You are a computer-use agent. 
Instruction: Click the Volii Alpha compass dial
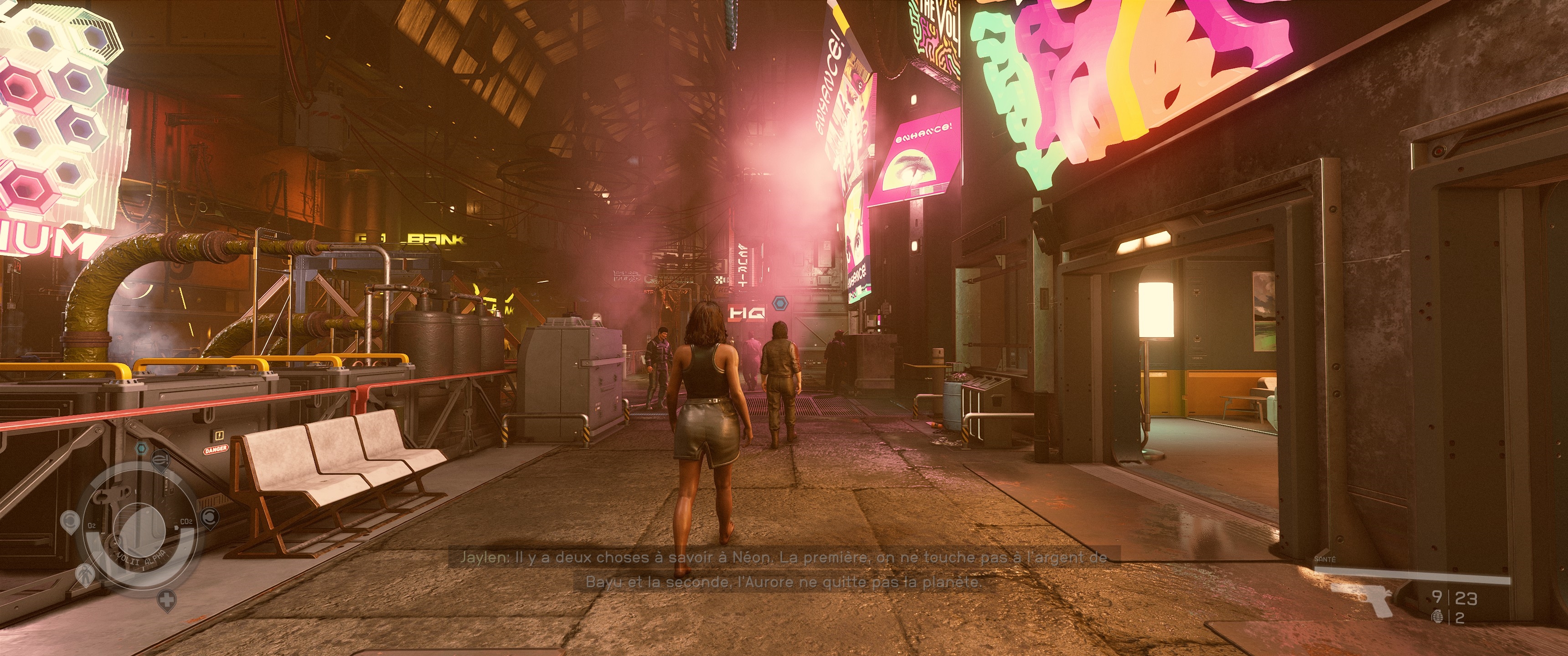coord(139,528)
